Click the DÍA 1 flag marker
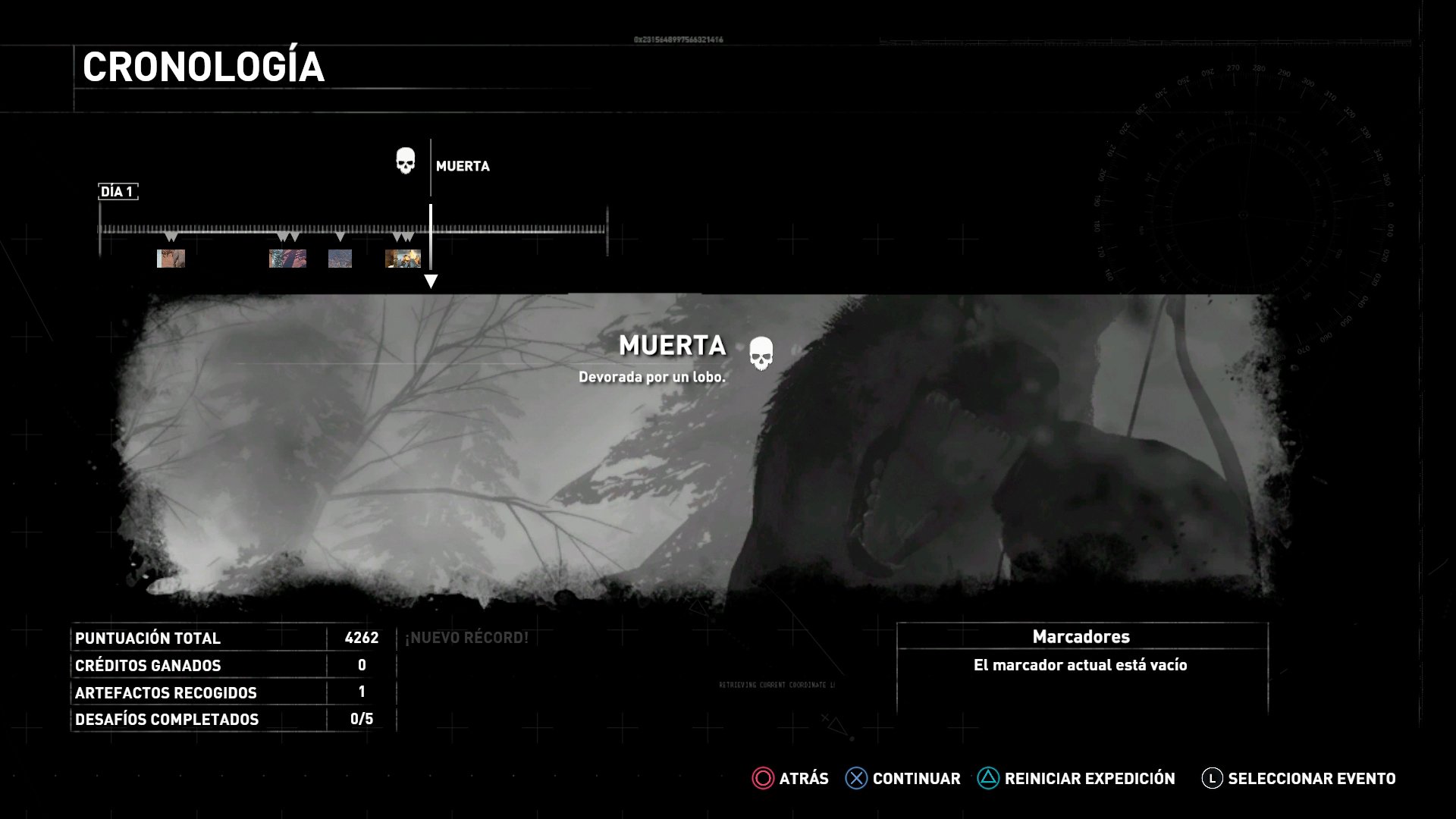The width and height of the screenshot is (1456, 819). (118, 192)
